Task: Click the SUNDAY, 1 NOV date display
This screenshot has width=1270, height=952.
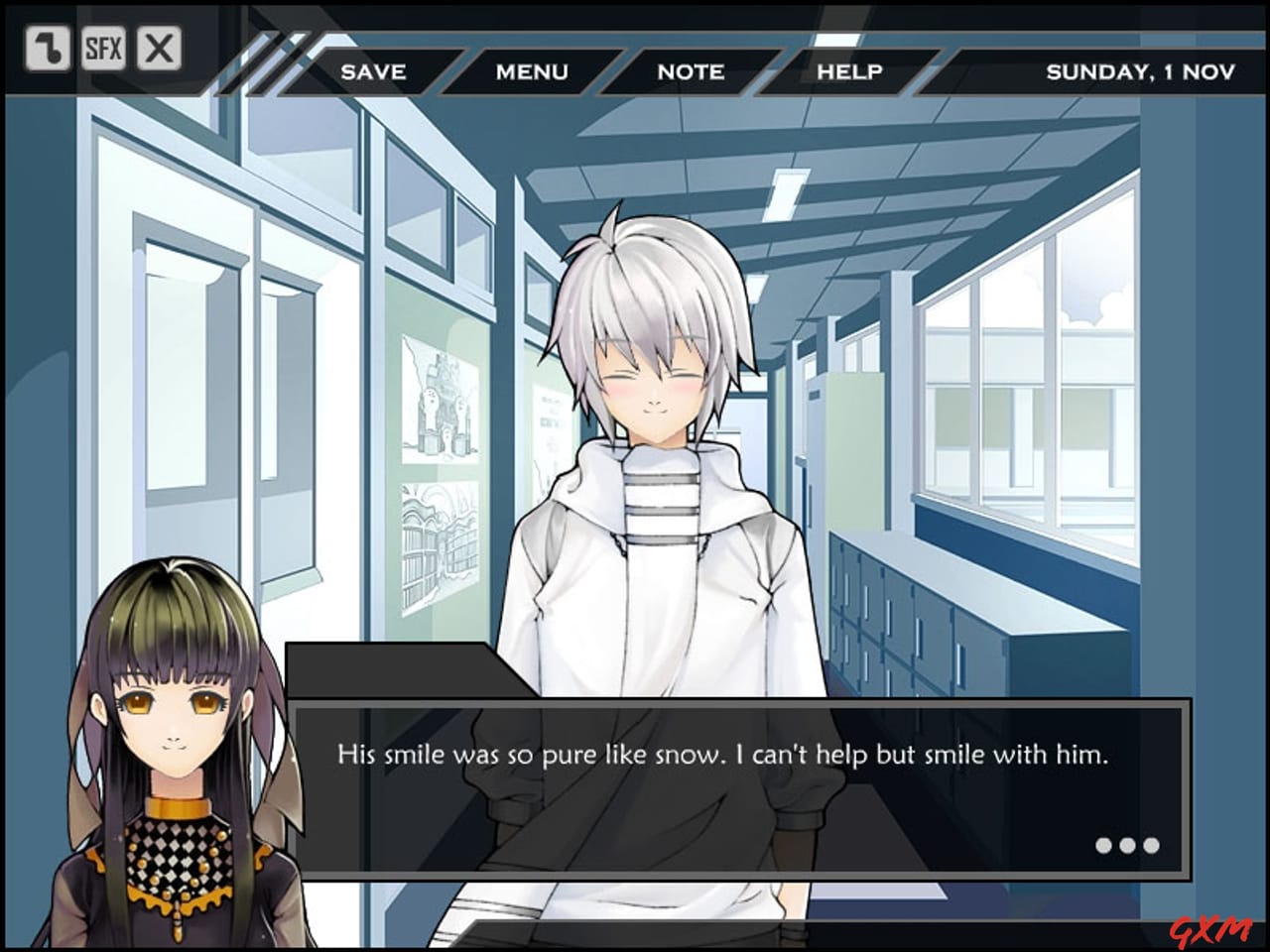Action: (1140, 70)
